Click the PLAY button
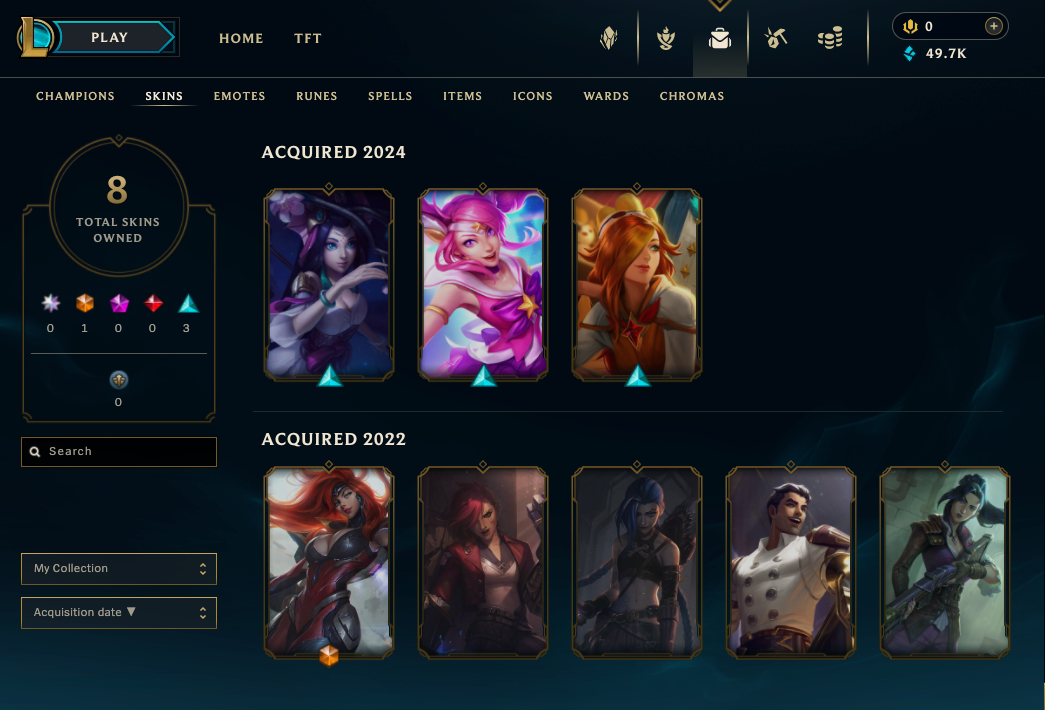The image size is (1045, 710). (x=110, y=38)
